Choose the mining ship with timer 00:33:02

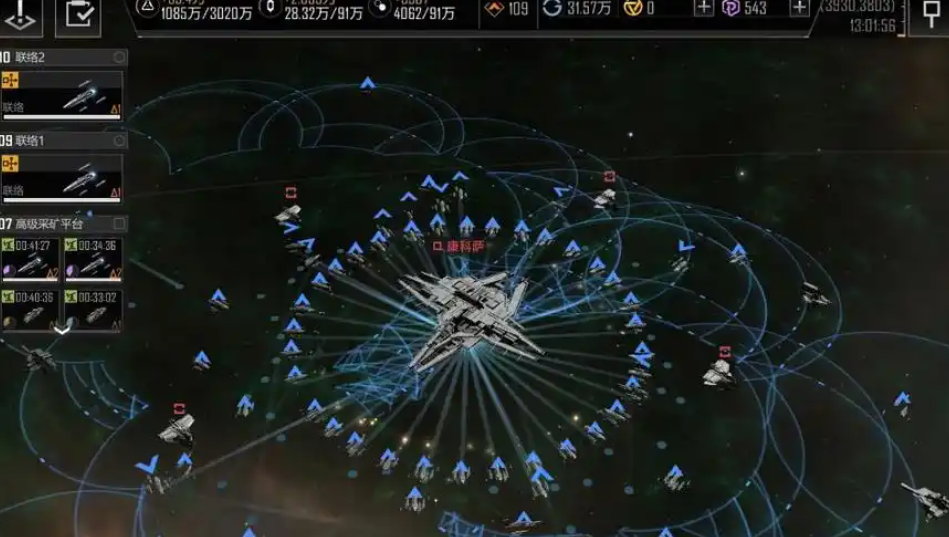(x=93, y=309)
